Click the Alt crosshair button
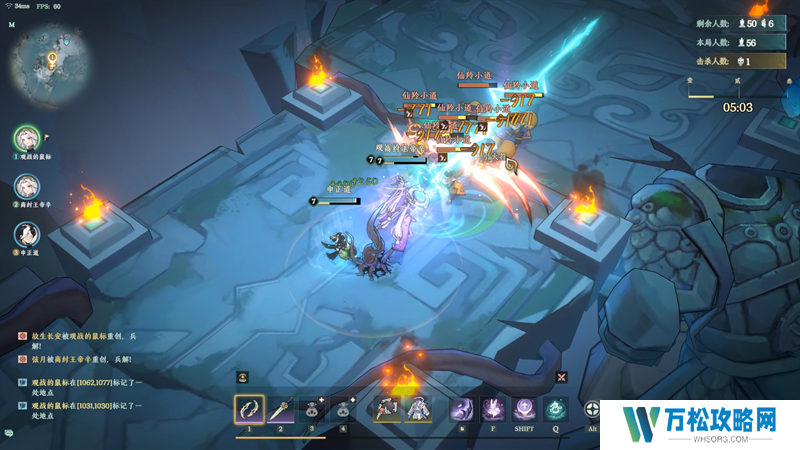 [594, 409]
